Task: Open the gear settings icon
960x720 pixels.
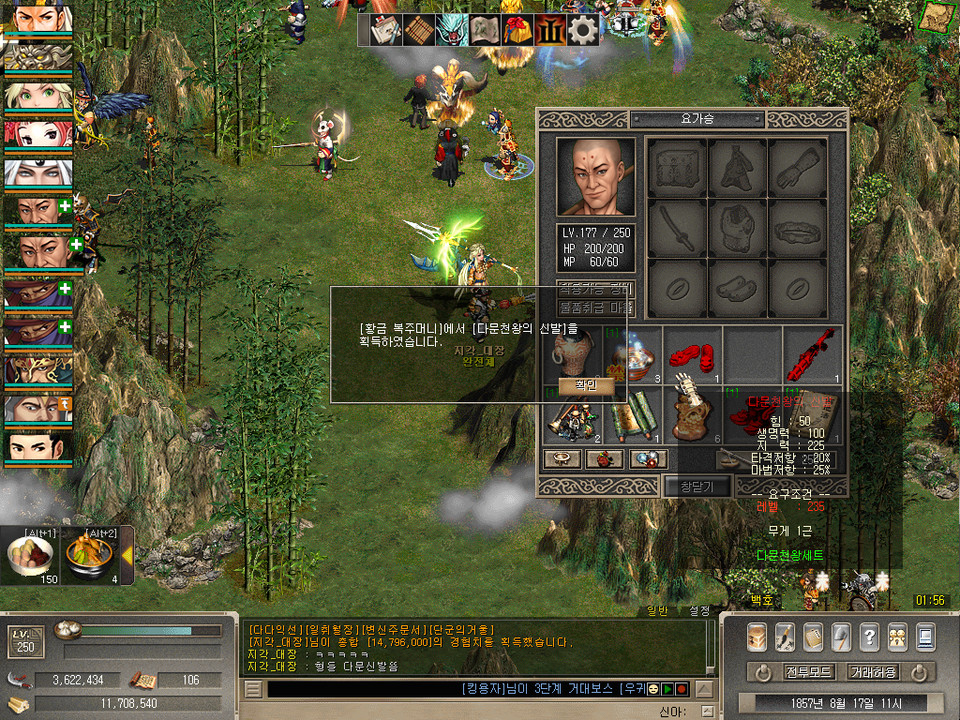Action: (x=583, y=29)
